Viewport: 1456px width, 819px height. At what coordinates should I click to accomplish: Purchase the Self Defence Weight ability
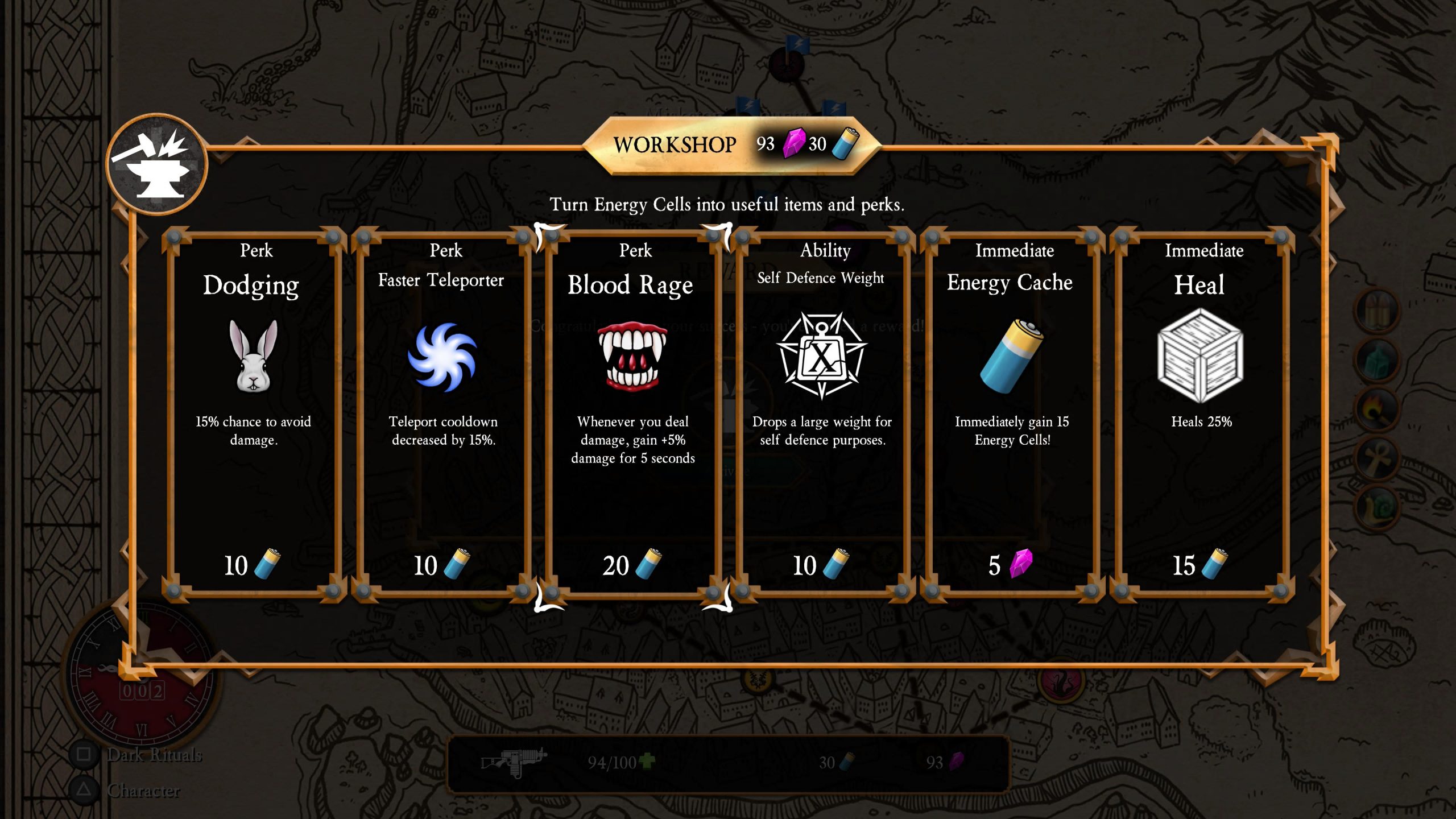822,415
